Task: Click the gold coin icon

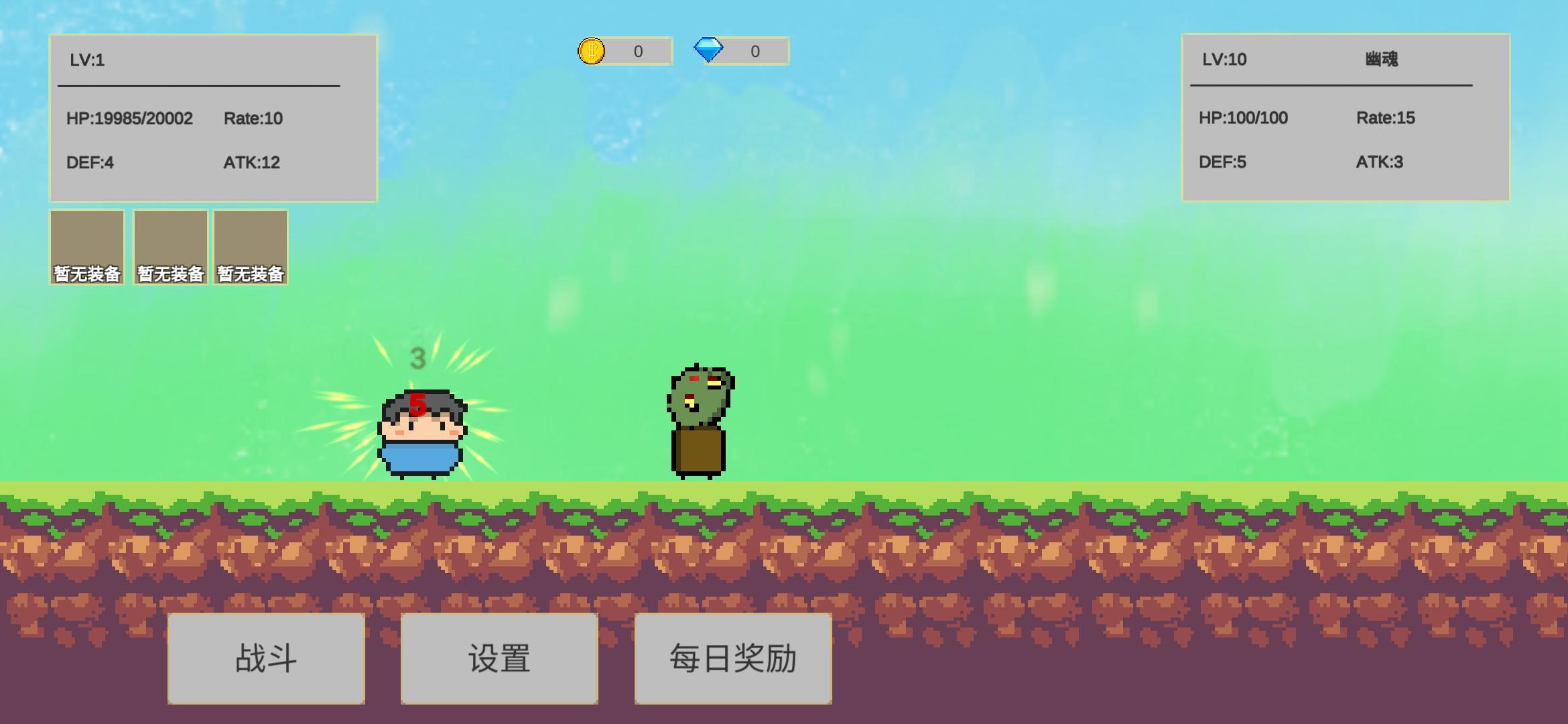Action: click(x=592, y=52)
